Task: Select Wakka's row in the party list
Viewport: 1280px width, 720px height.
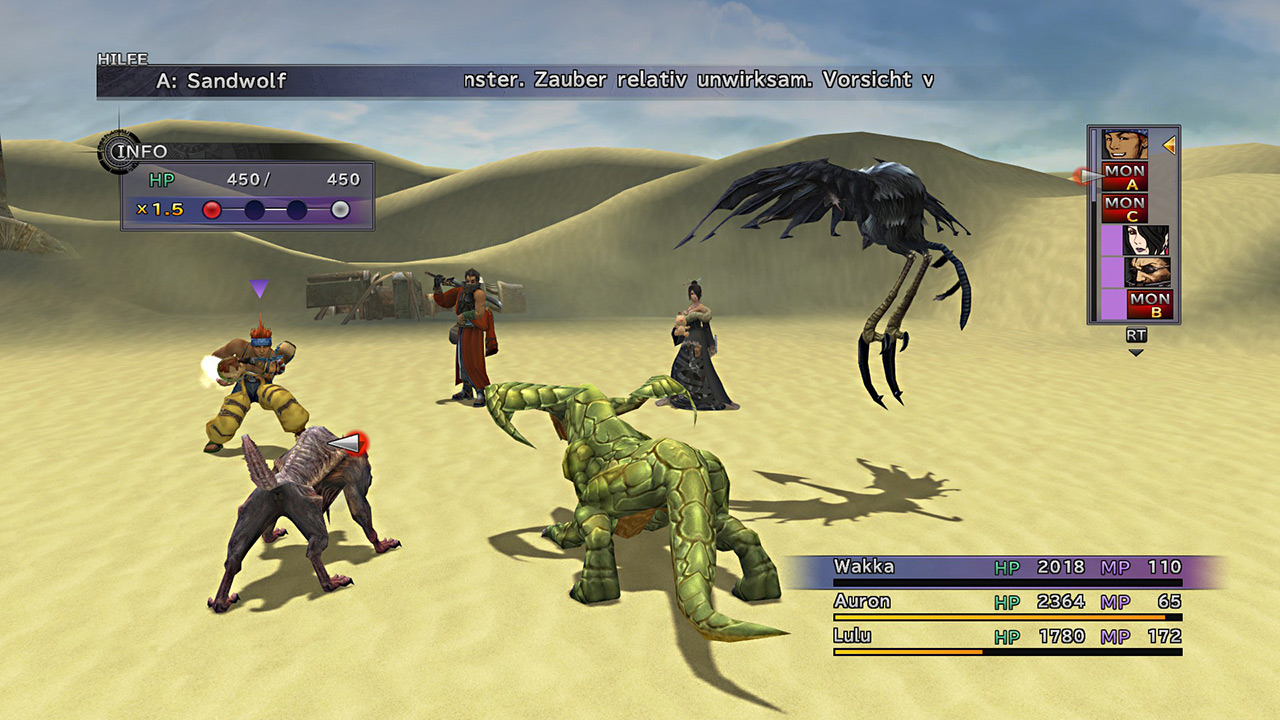Action: (1007, 568)
